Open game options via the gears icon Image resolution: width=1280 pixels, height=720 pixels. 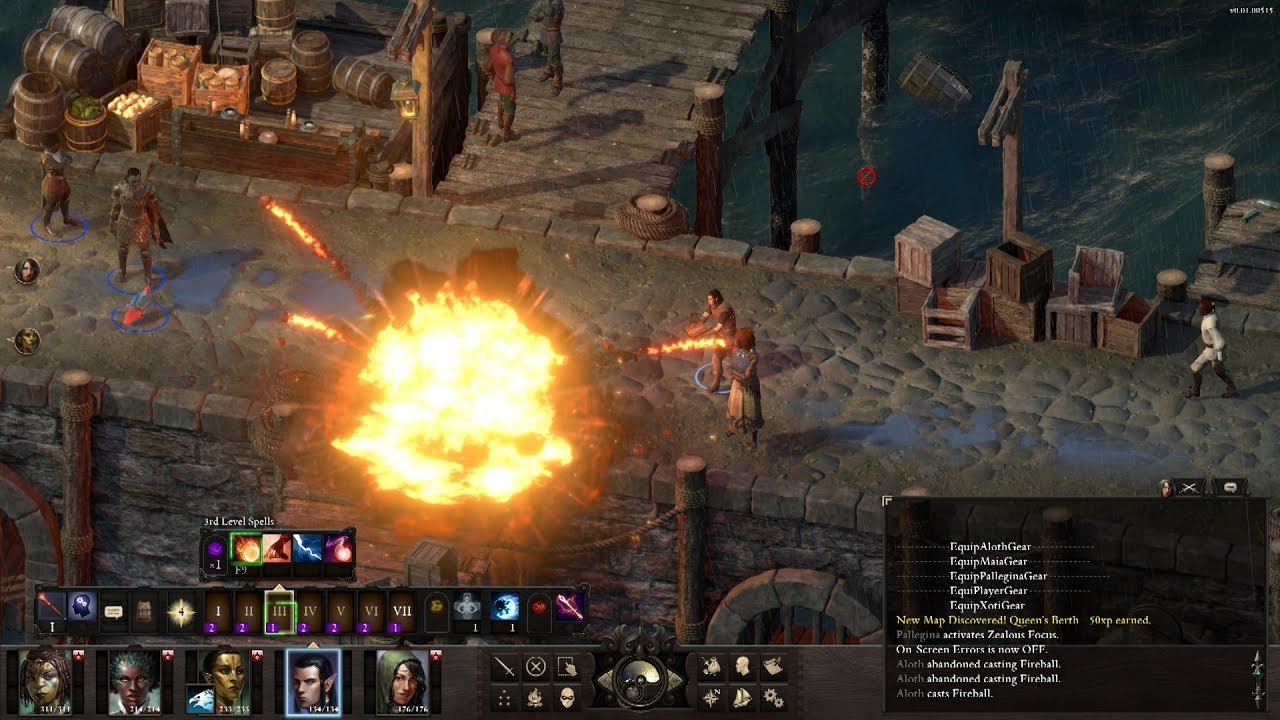click(772, 697)
